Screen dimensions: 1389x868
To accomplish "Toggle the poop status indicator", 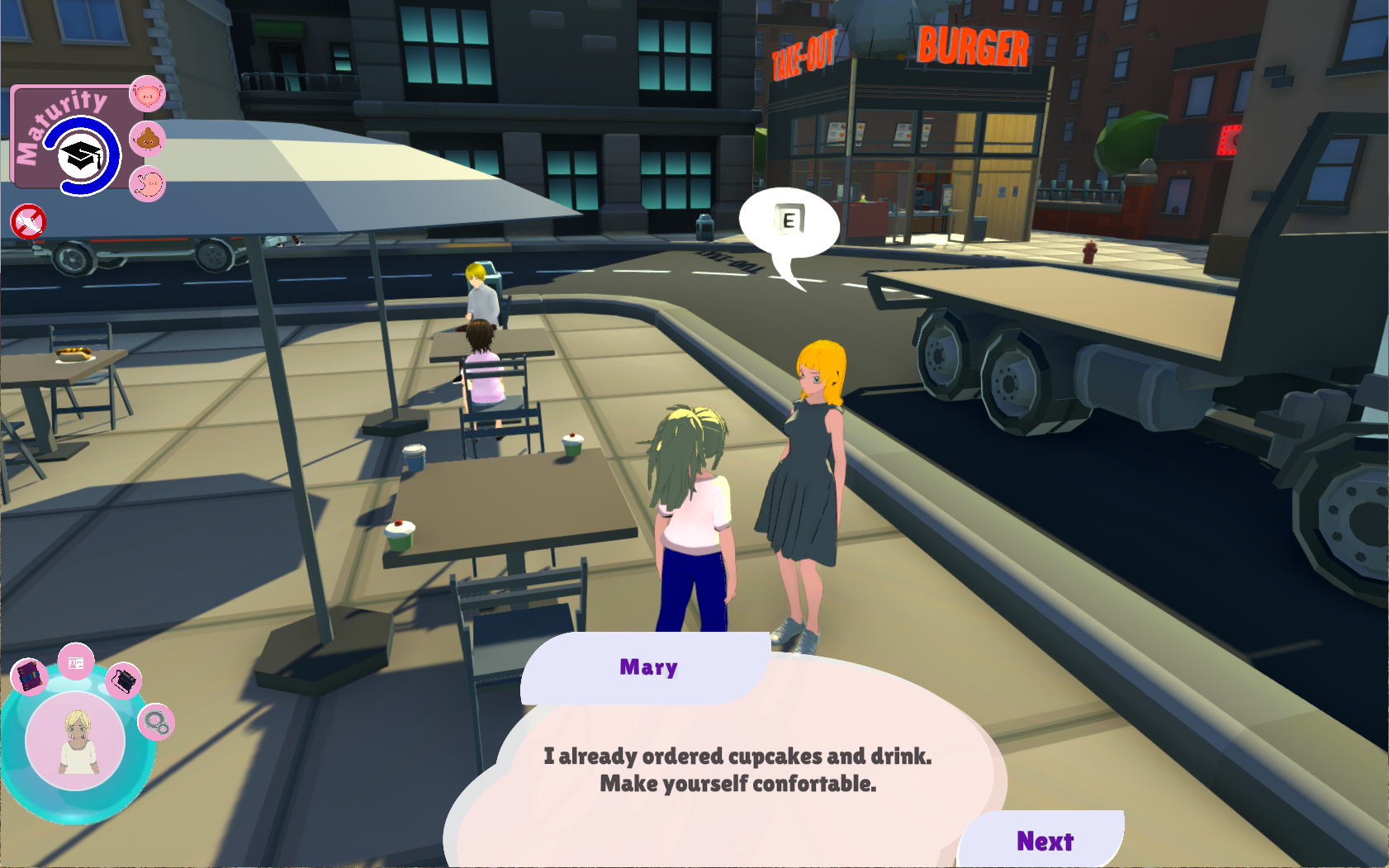I will click(x=147, y=139).
